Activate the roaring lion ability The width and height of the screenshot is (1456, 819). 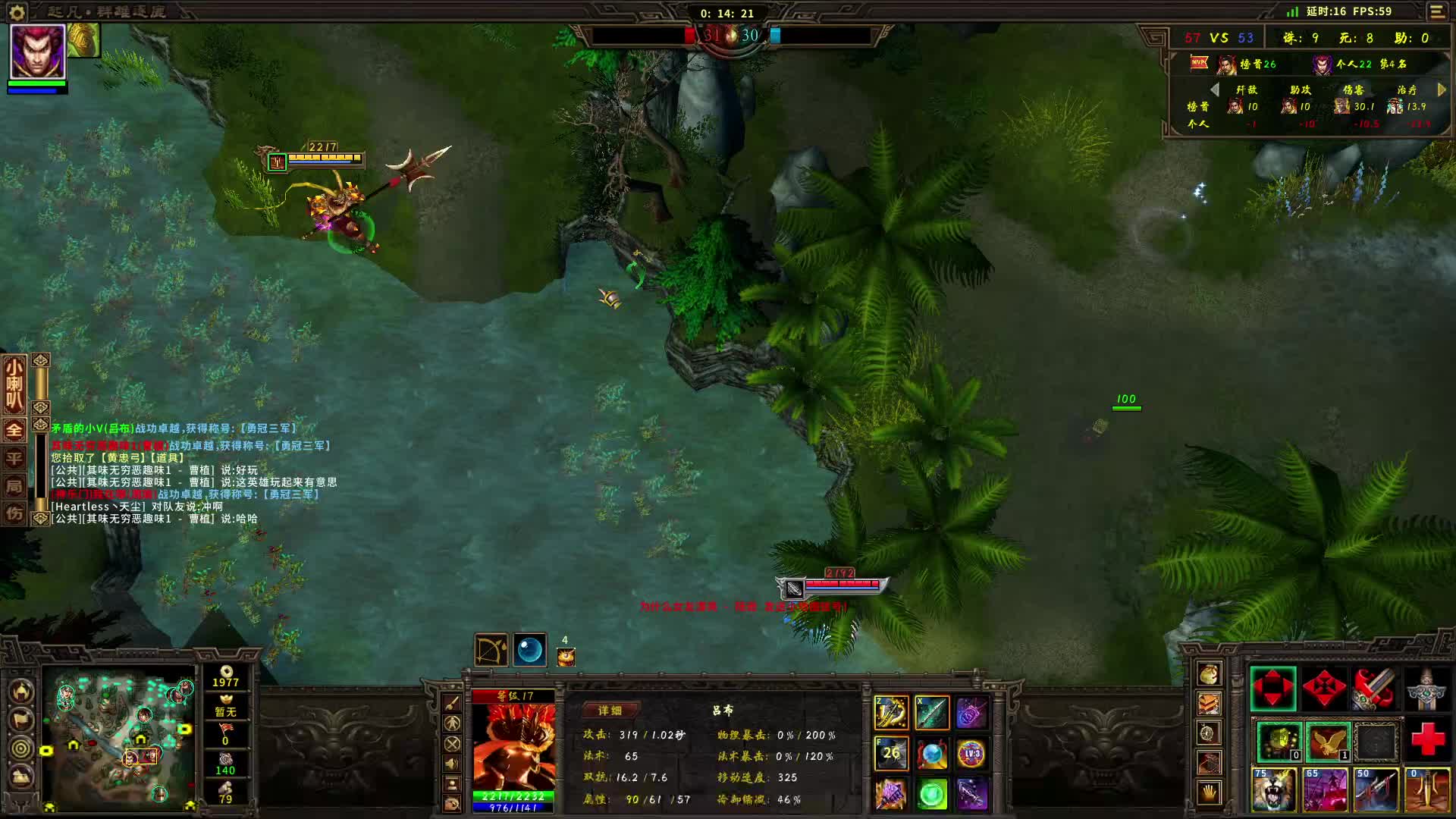[x=1273, y=790]
